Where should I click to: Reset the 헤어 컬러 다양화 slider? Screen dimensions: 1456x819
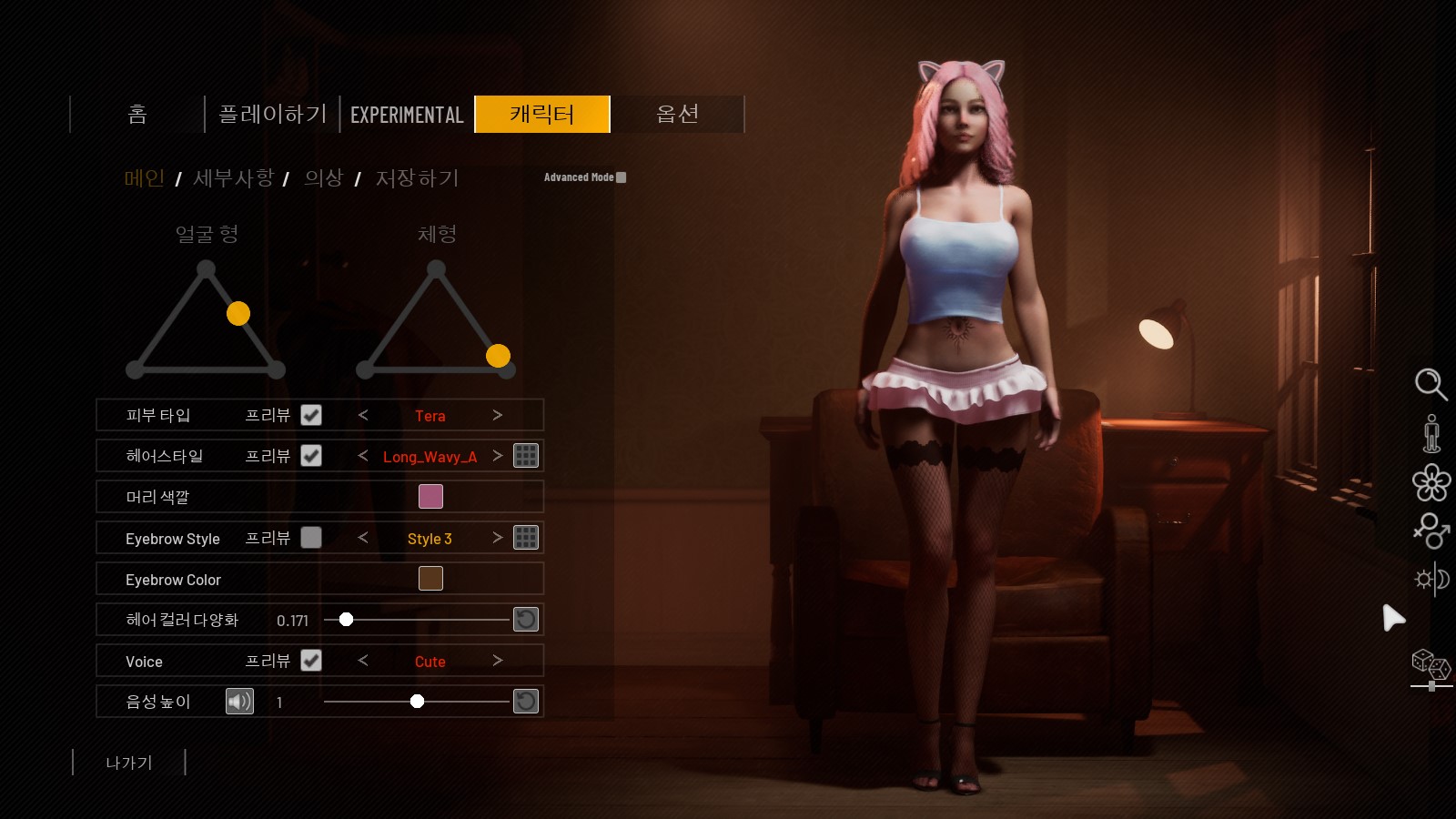(x=526, y=620)
